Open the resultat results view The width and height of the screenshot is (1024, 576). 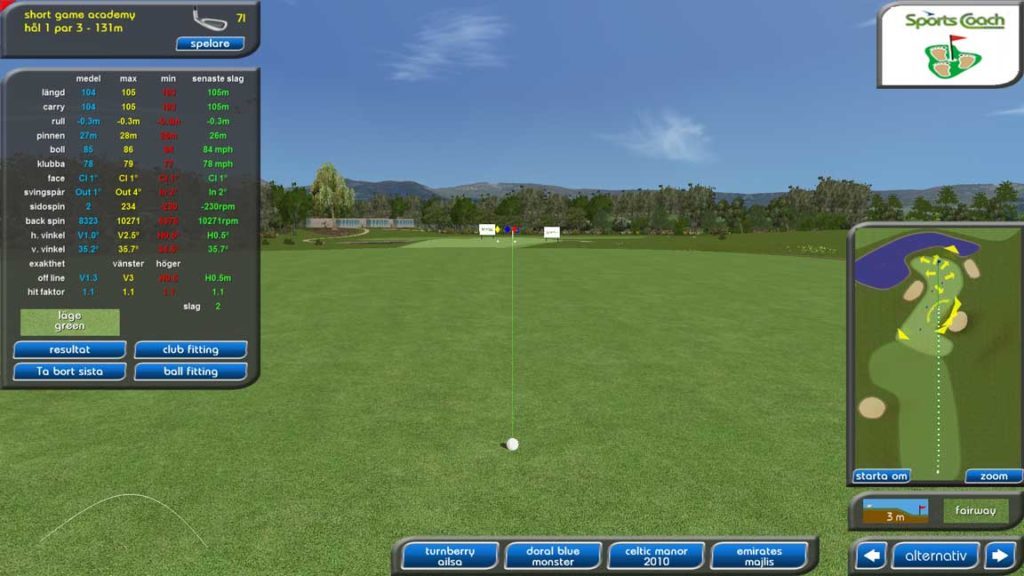[69, 350]
